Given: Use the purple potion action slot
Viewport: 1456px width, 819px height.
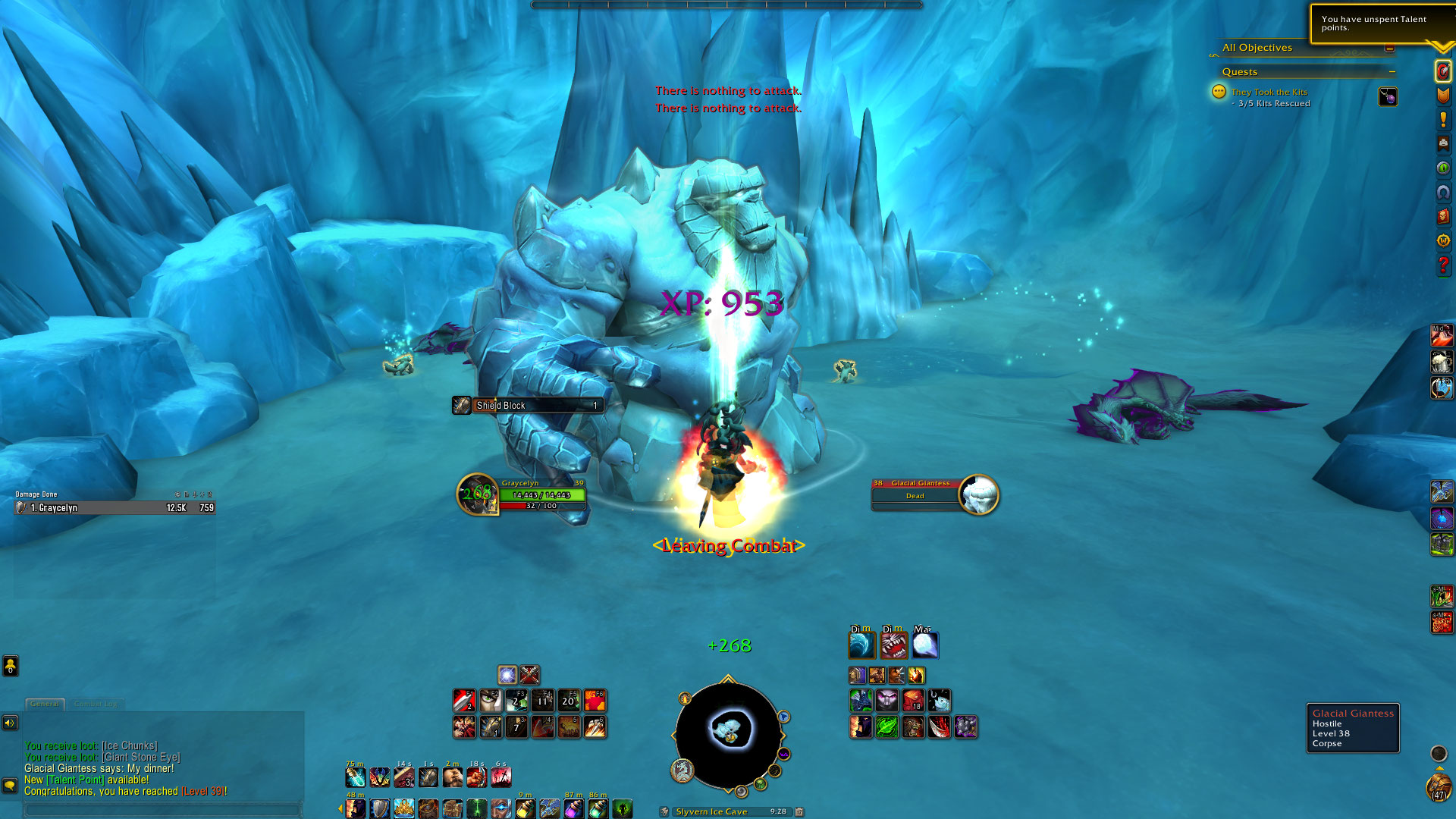Looking at the screenshot, I should tap(574, 808).
